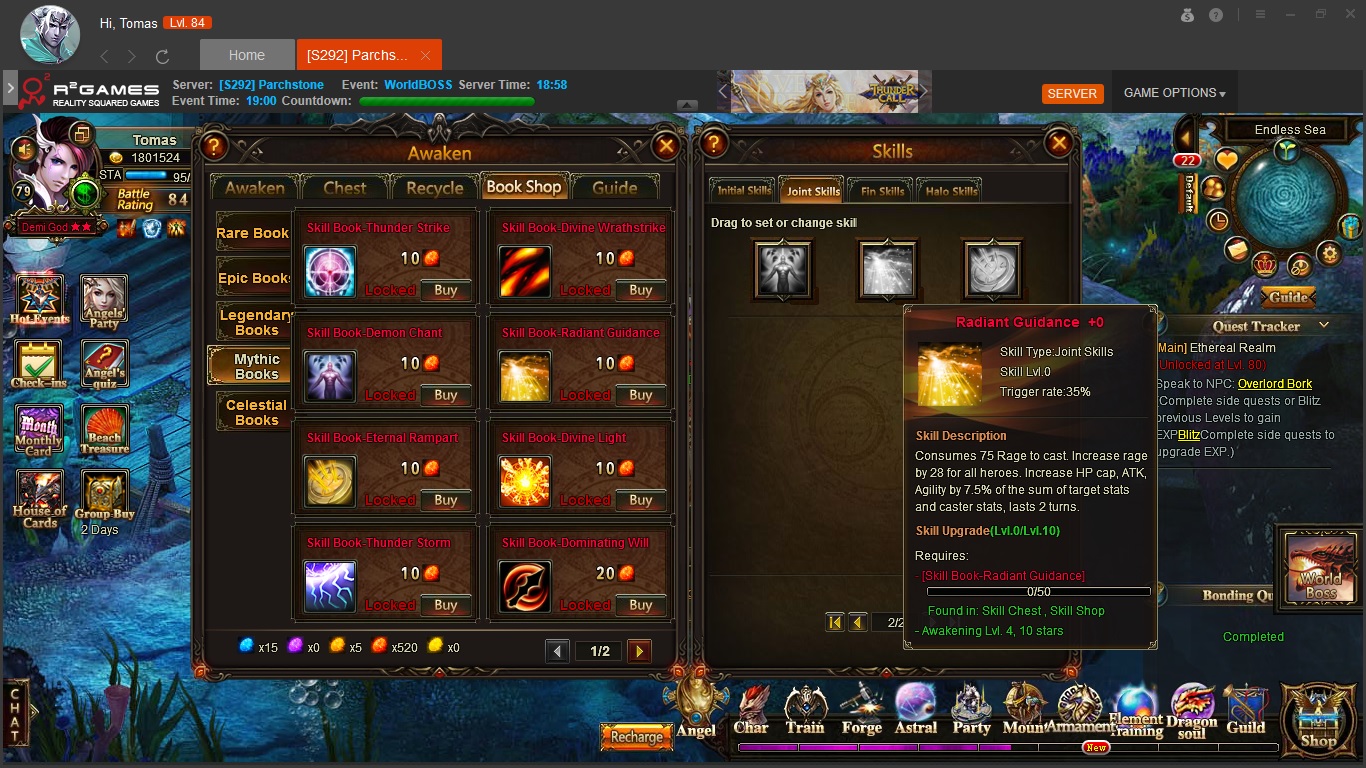
Task: Buy Skill Book-Thunder Strike
Action: point(445,290)
